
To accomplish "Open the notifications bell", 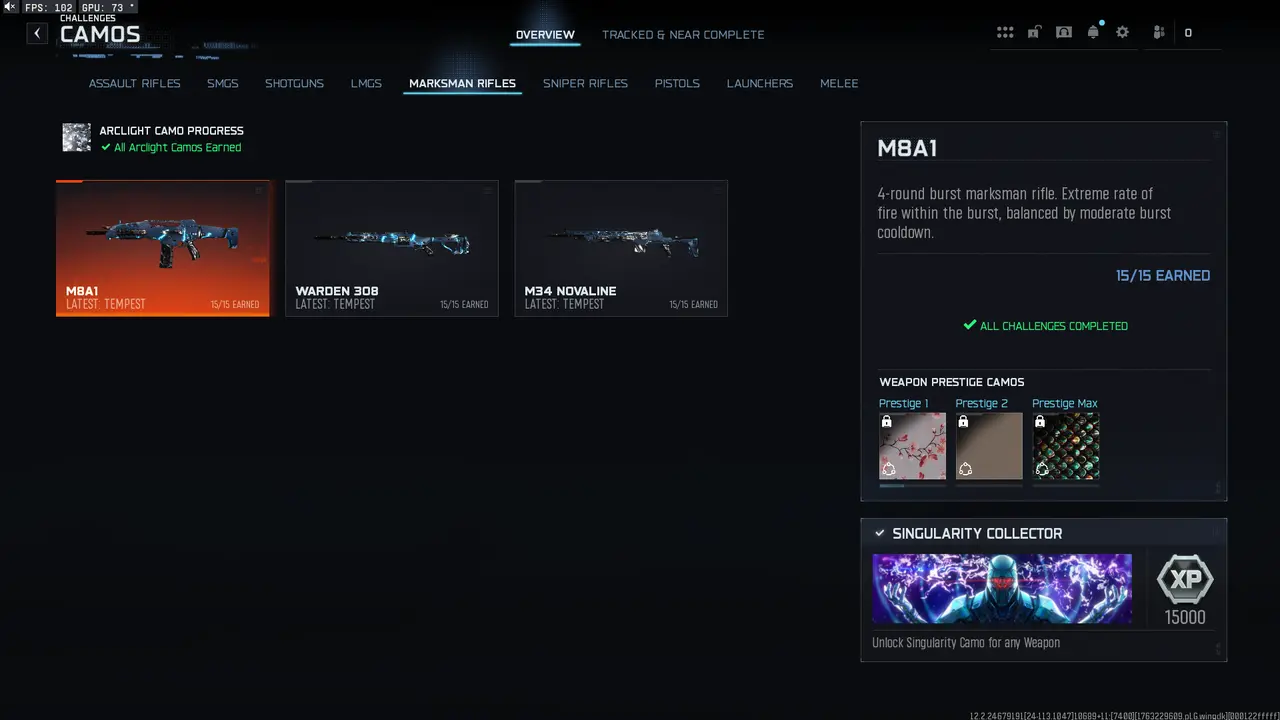I will click(x=1093, y=32).
